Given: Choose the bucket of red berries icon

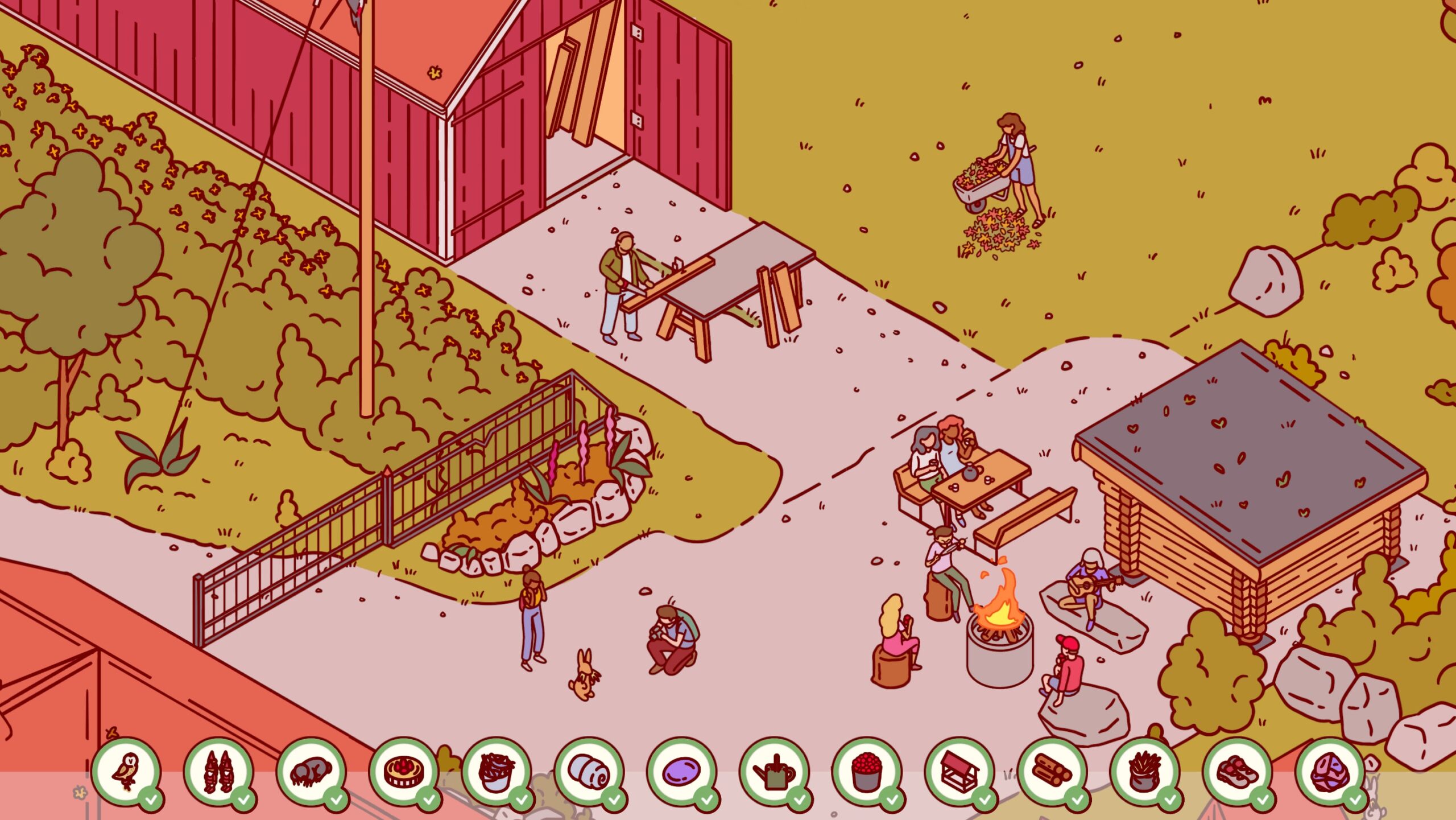Looking at the screenshot, I should 867,772.
